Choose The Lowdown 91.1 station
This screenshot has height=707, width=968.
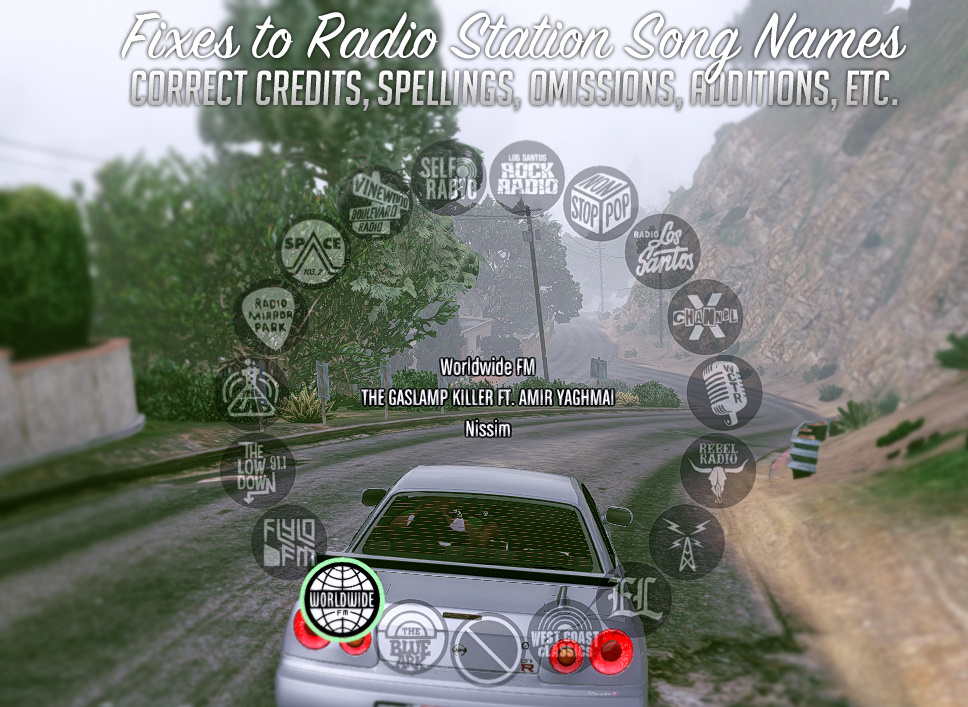click(x=258, y=470)
